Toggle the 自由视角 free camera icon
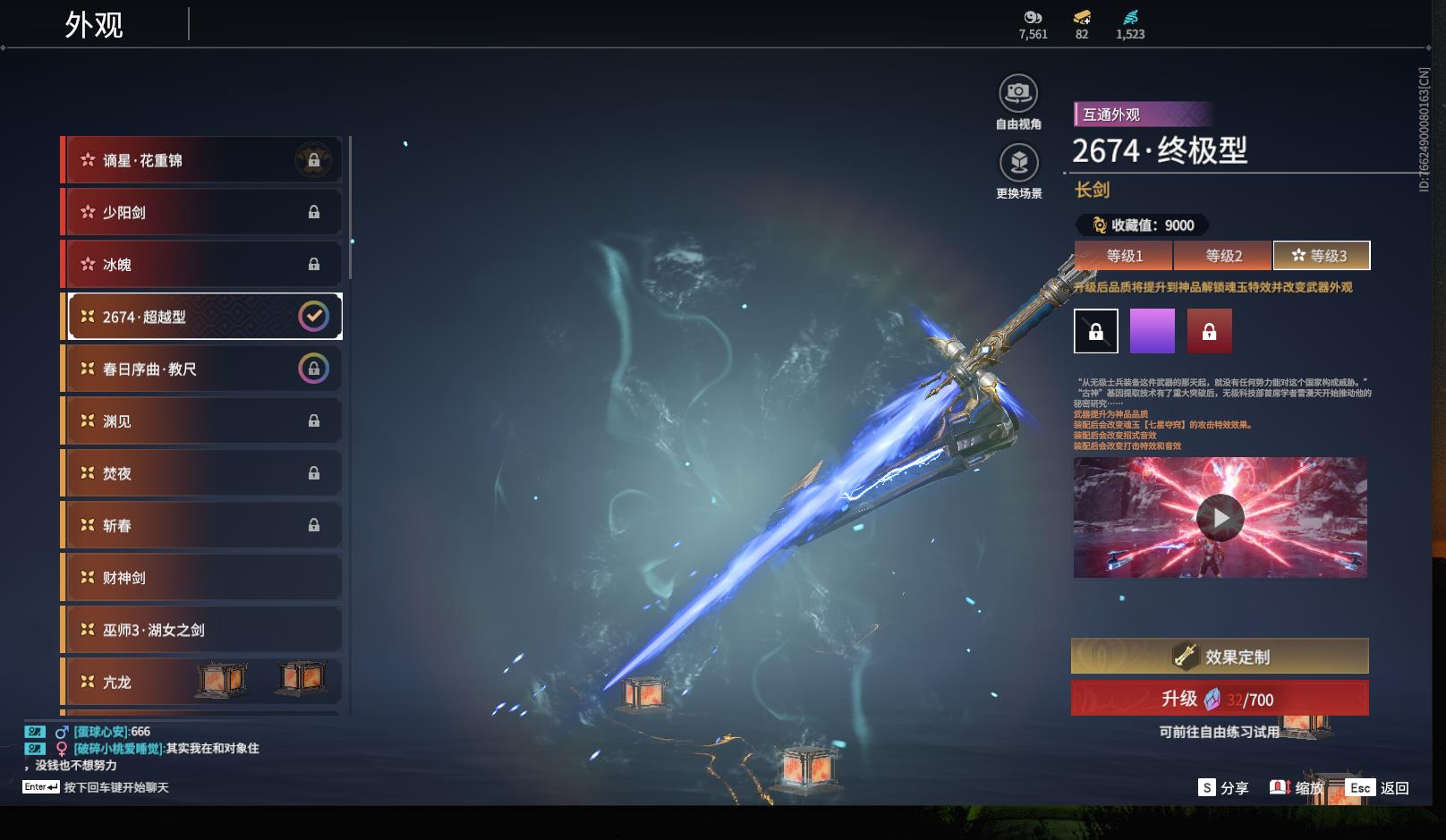Screen dimensions: 1446x840 1018,93
